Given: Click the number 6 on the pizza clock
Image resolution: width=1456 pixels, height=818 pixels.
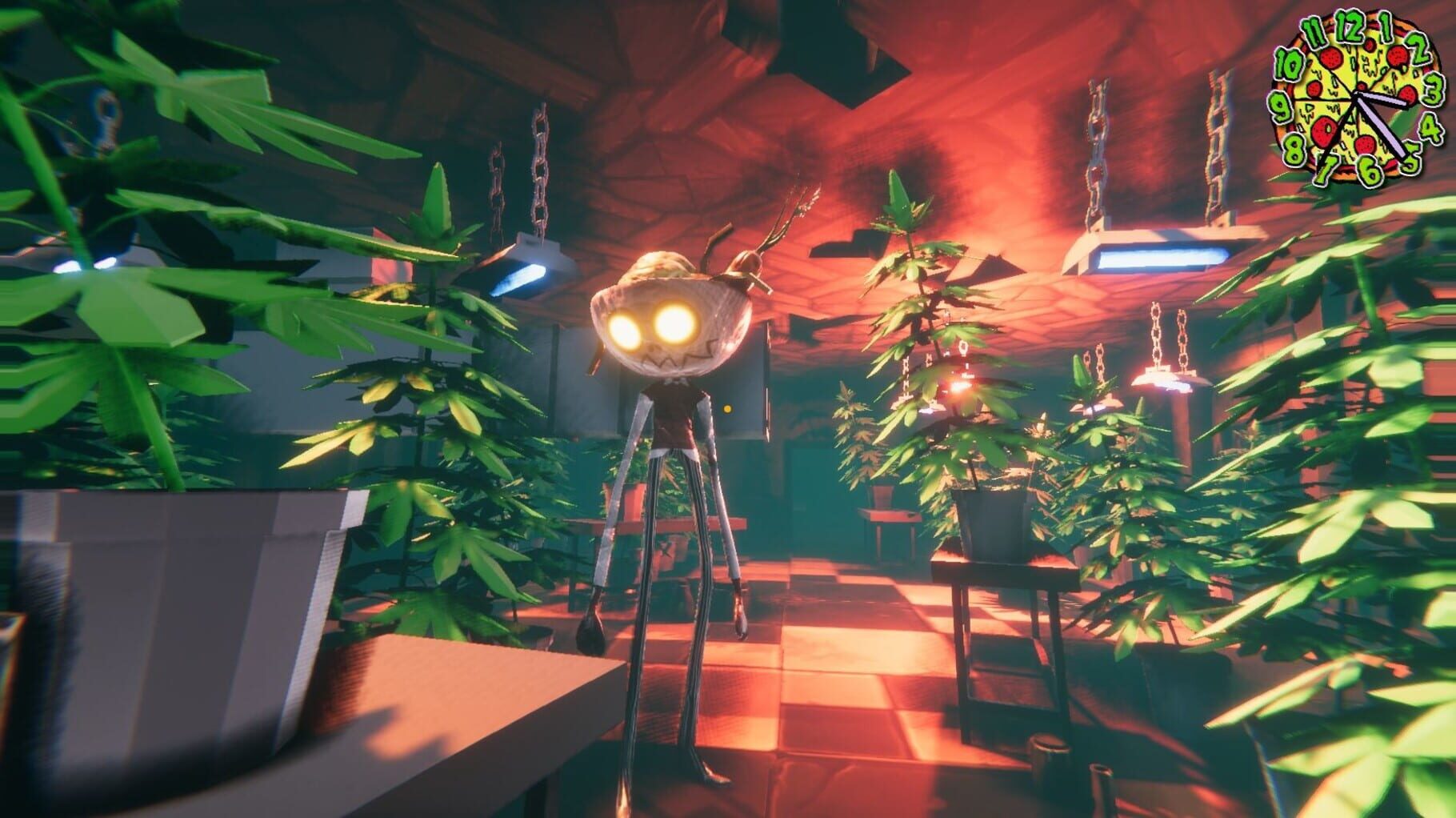Looking at the screenshot, I should (x=1369, y=168).
